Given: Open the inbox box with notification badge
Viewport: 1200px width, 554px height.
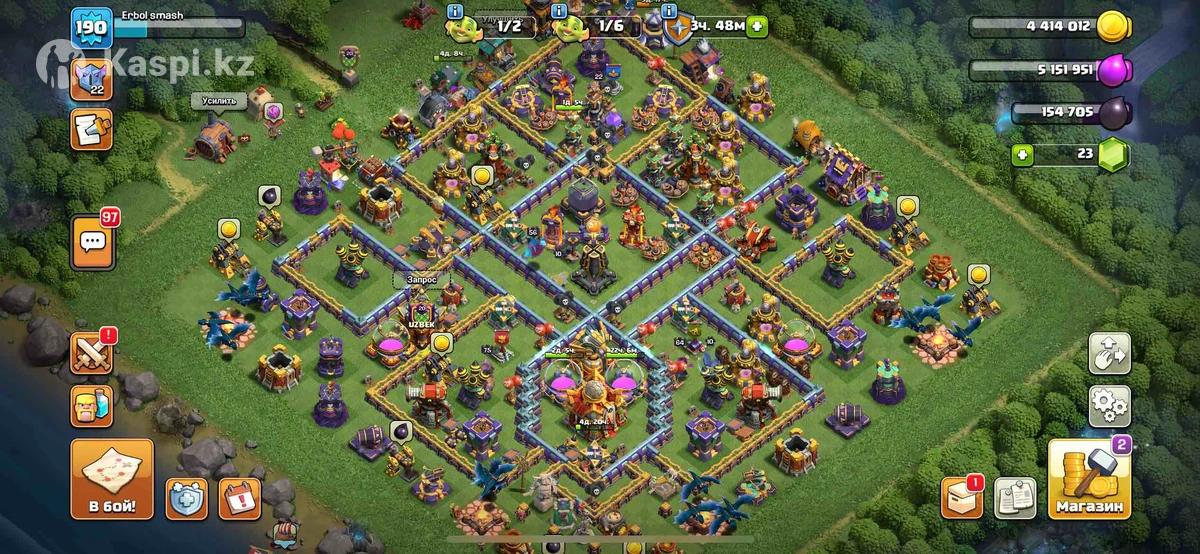Looking at the screenshot, I should point(961,497).
